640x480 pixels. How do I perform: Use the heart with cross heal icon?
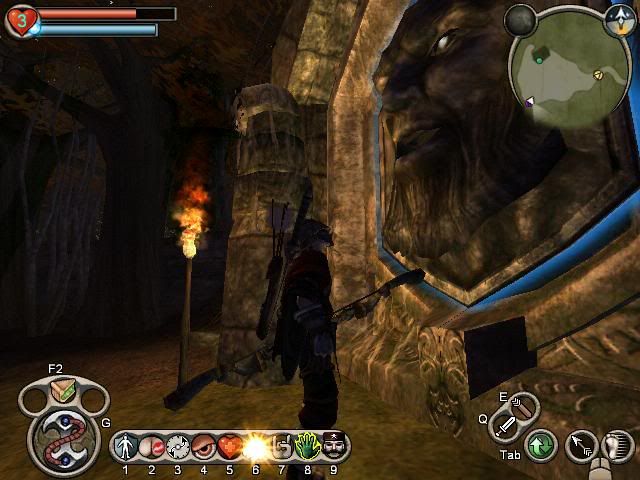(229, 446)
